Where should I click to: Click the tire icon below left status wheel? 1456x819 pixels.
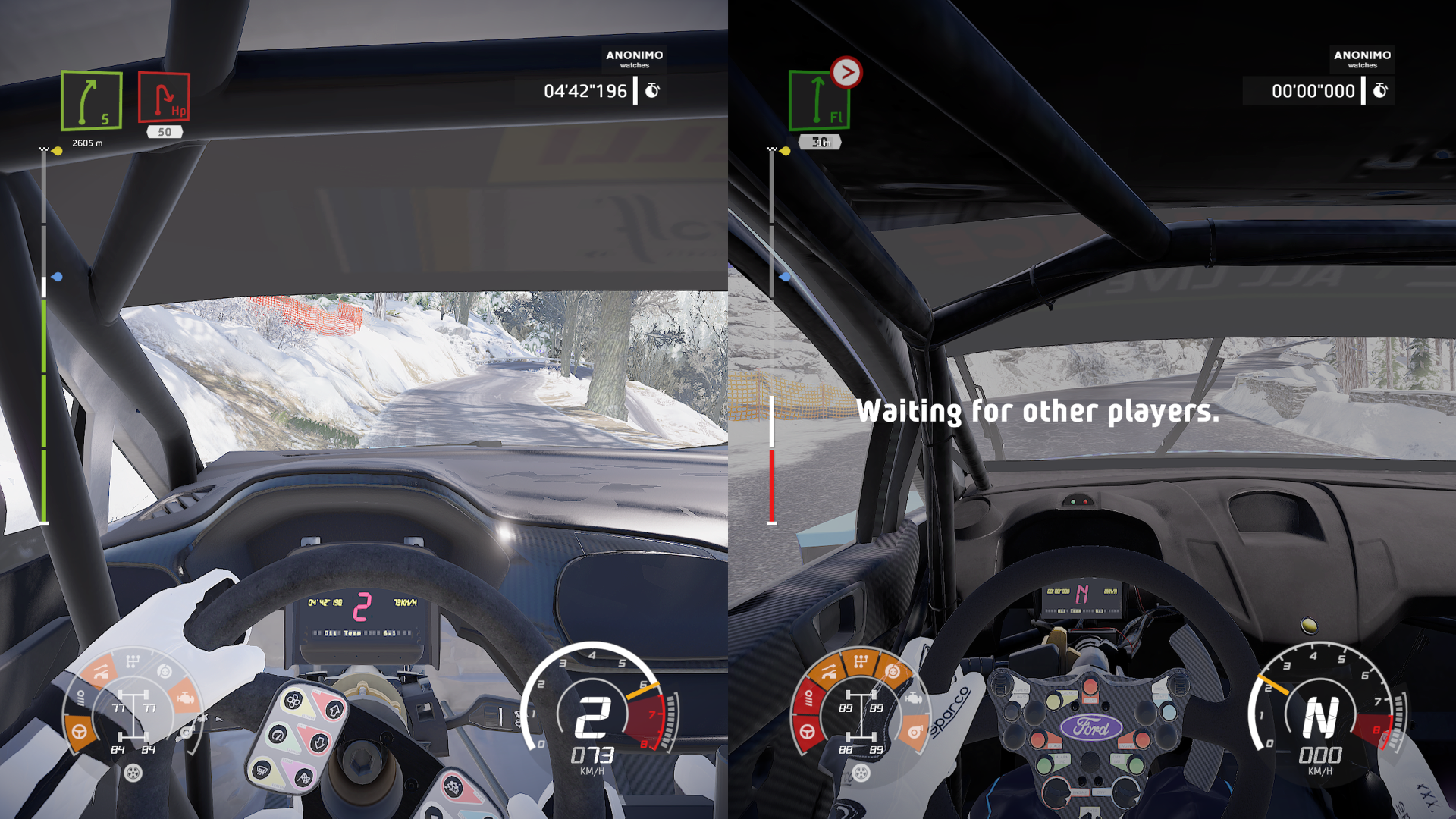click(x=134, y=773)
